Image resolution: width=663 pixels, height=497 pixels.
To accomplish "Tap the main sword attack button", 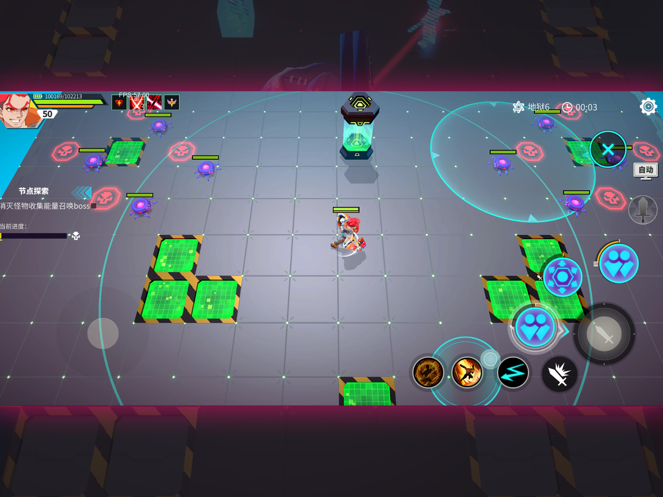I will click(604, 335).
